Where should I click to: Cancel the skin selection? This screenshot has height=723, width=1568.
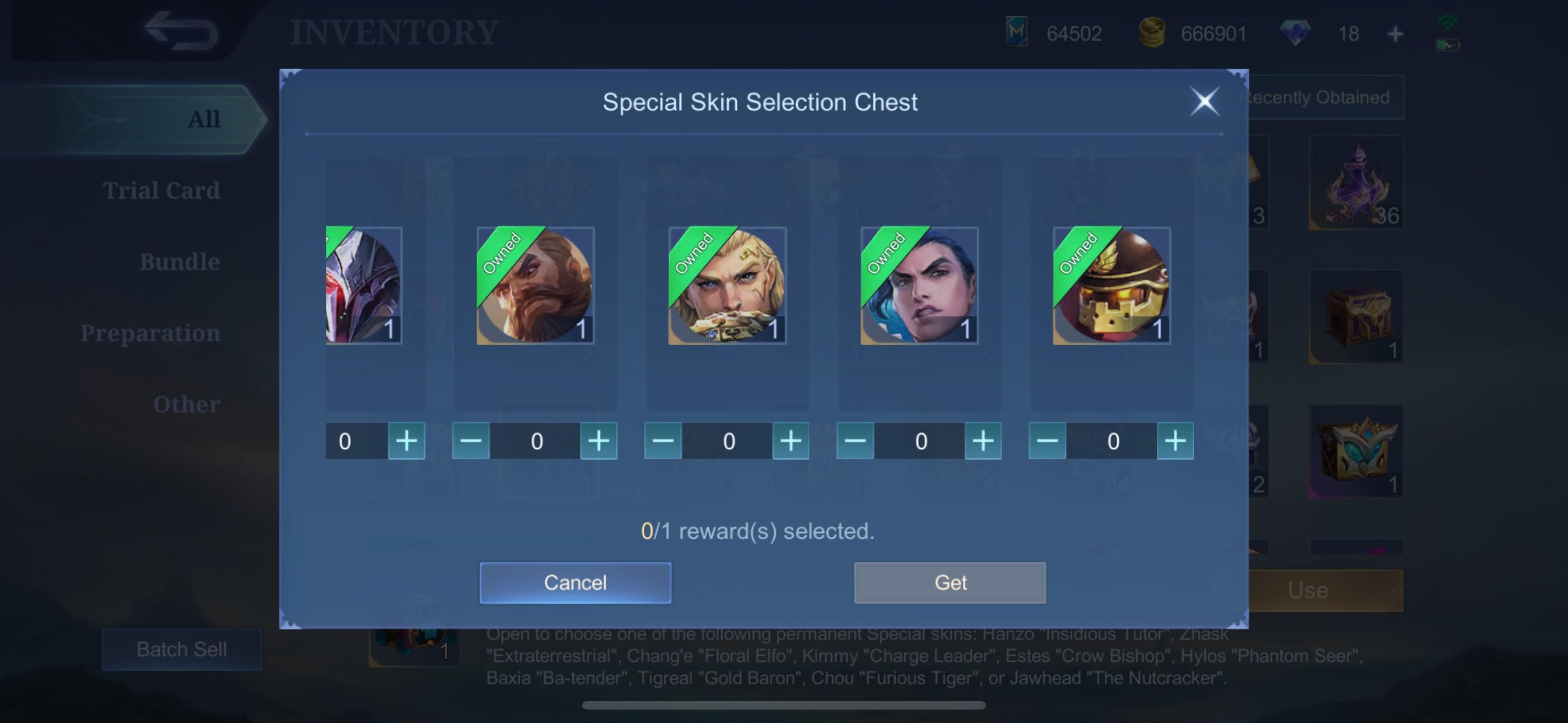point(575,582)
